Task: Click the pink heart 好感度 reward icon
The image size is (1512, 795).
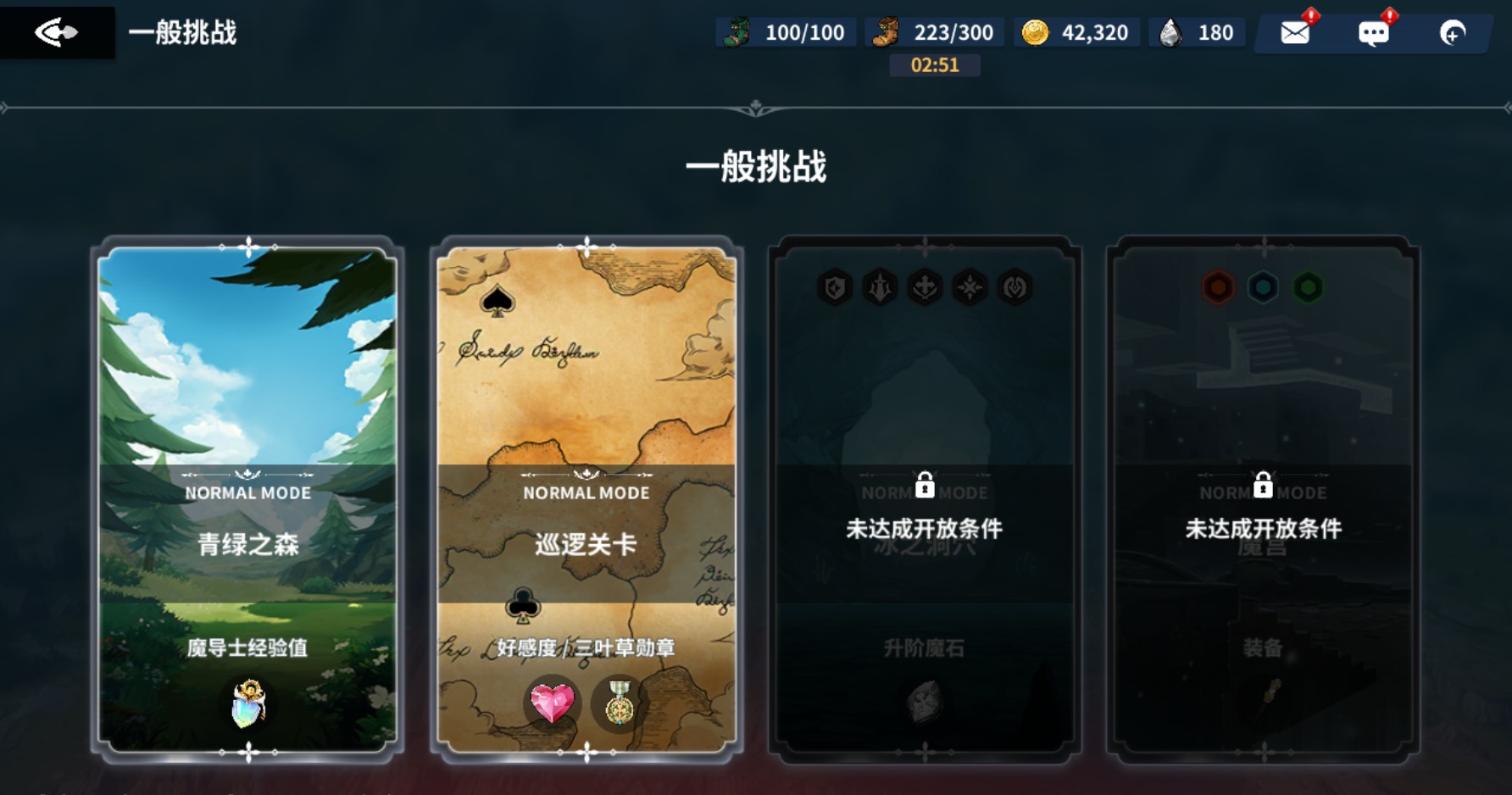Action: (x=552, y=703)
